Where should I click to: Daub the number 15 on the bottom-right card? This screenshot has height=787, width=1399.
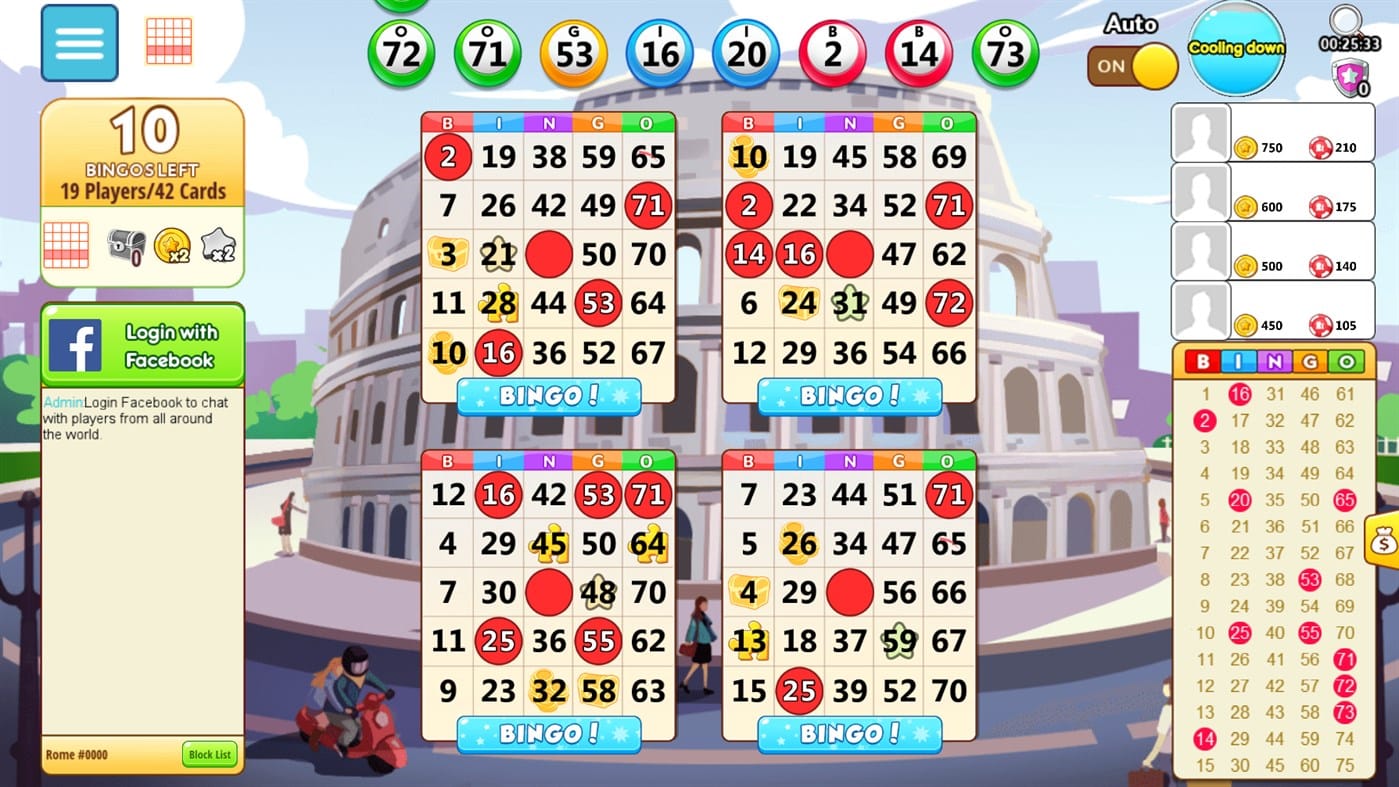point(747,691)
